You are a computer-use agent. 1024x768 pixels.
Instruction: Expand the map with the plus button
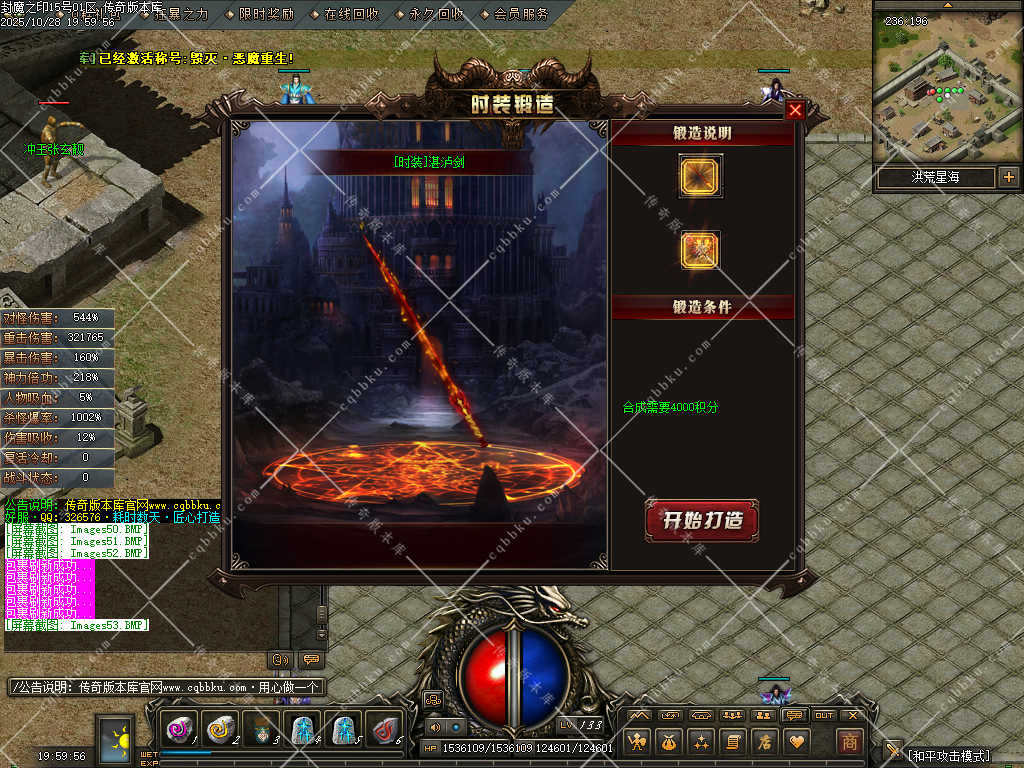click(x=1008, y=178)
